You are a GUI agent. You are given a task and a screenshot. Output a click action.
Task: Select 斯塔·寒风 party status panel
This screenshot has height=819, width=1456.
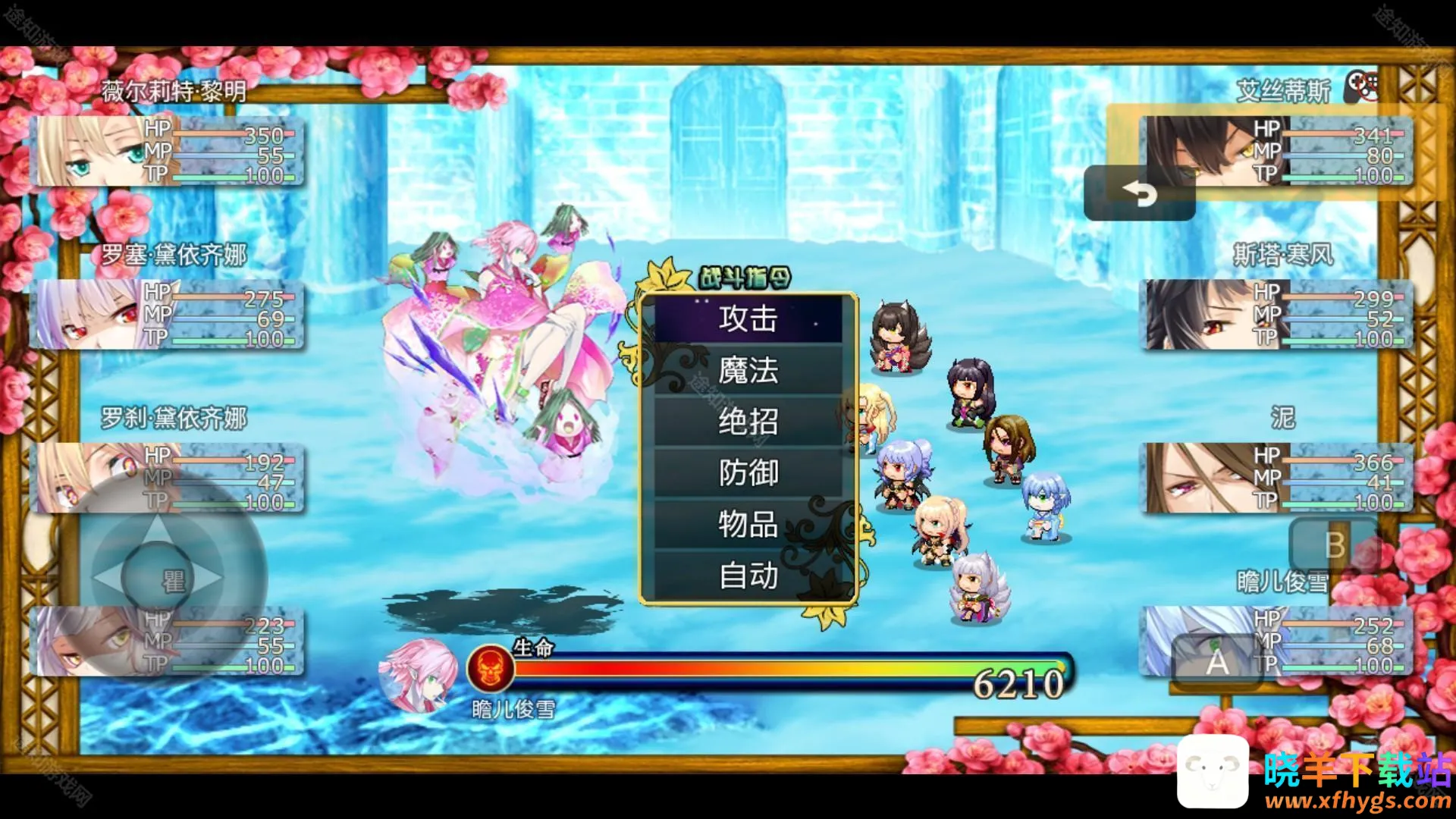(1276, 315)
